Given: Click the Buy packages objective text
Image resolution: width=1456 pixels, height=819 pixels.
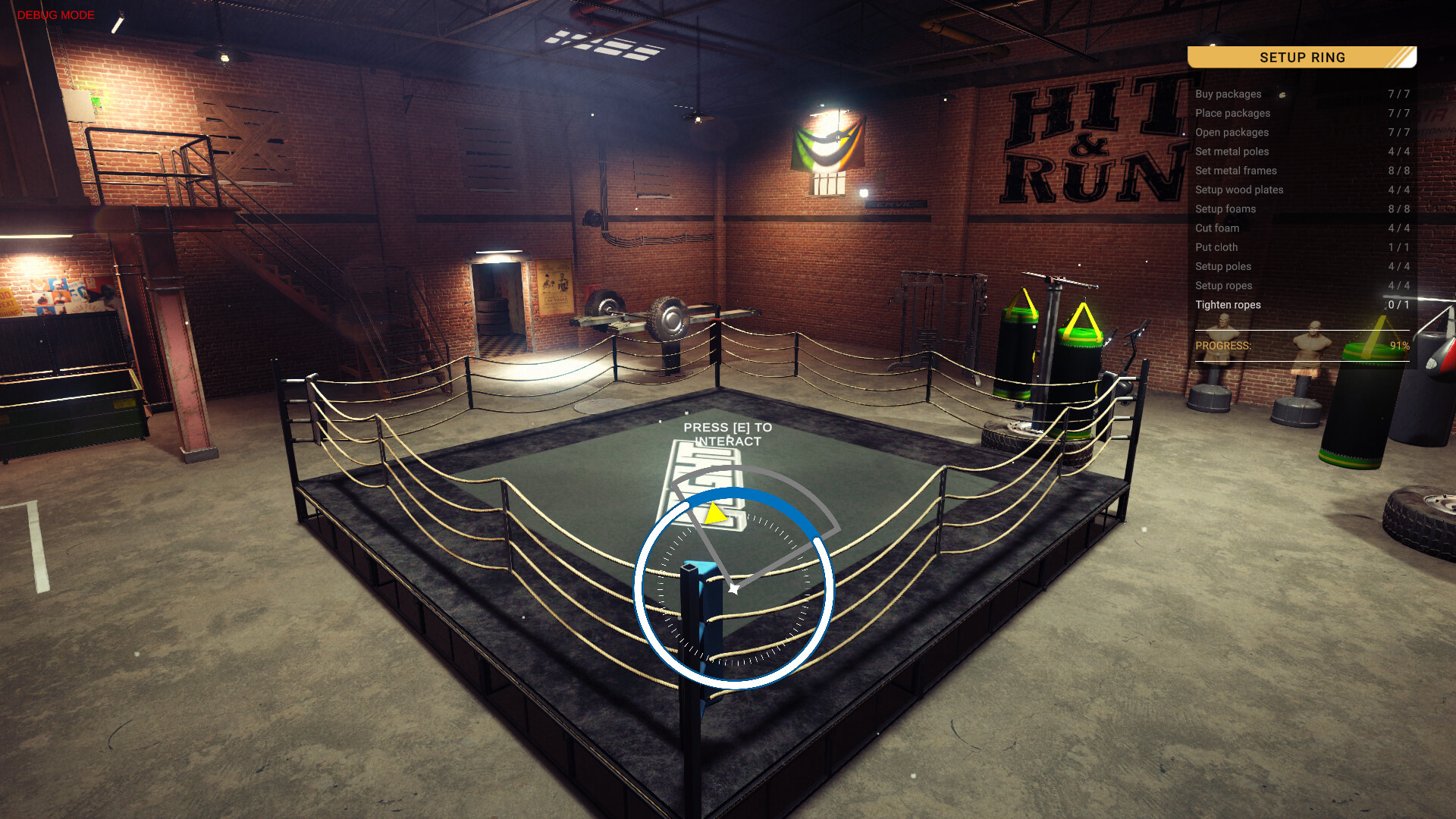Looking at the screenshot, I should 1228,94.
